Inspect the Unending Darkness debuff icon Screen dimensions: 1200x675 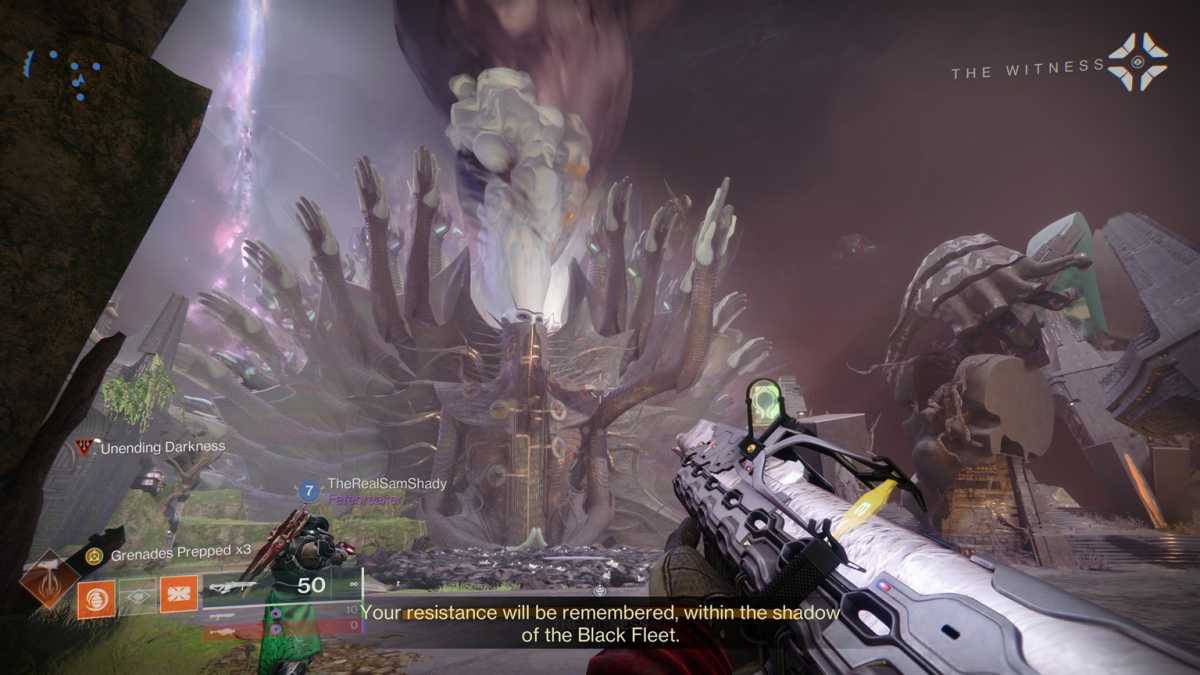click(x=84, y=447)
